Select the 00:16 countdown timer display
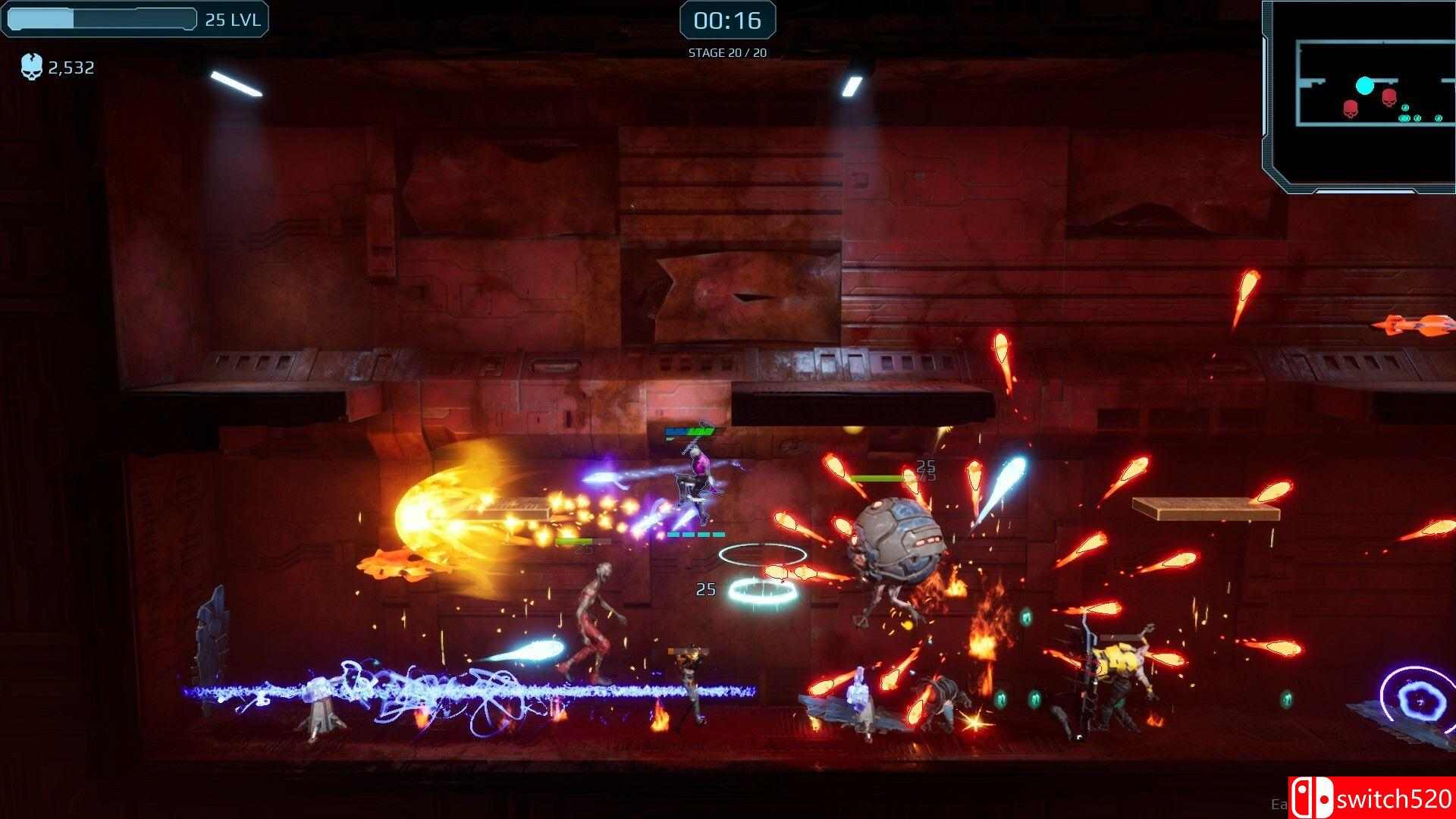This screenshot has height=819, width=1456. click(x=726, y=22)
